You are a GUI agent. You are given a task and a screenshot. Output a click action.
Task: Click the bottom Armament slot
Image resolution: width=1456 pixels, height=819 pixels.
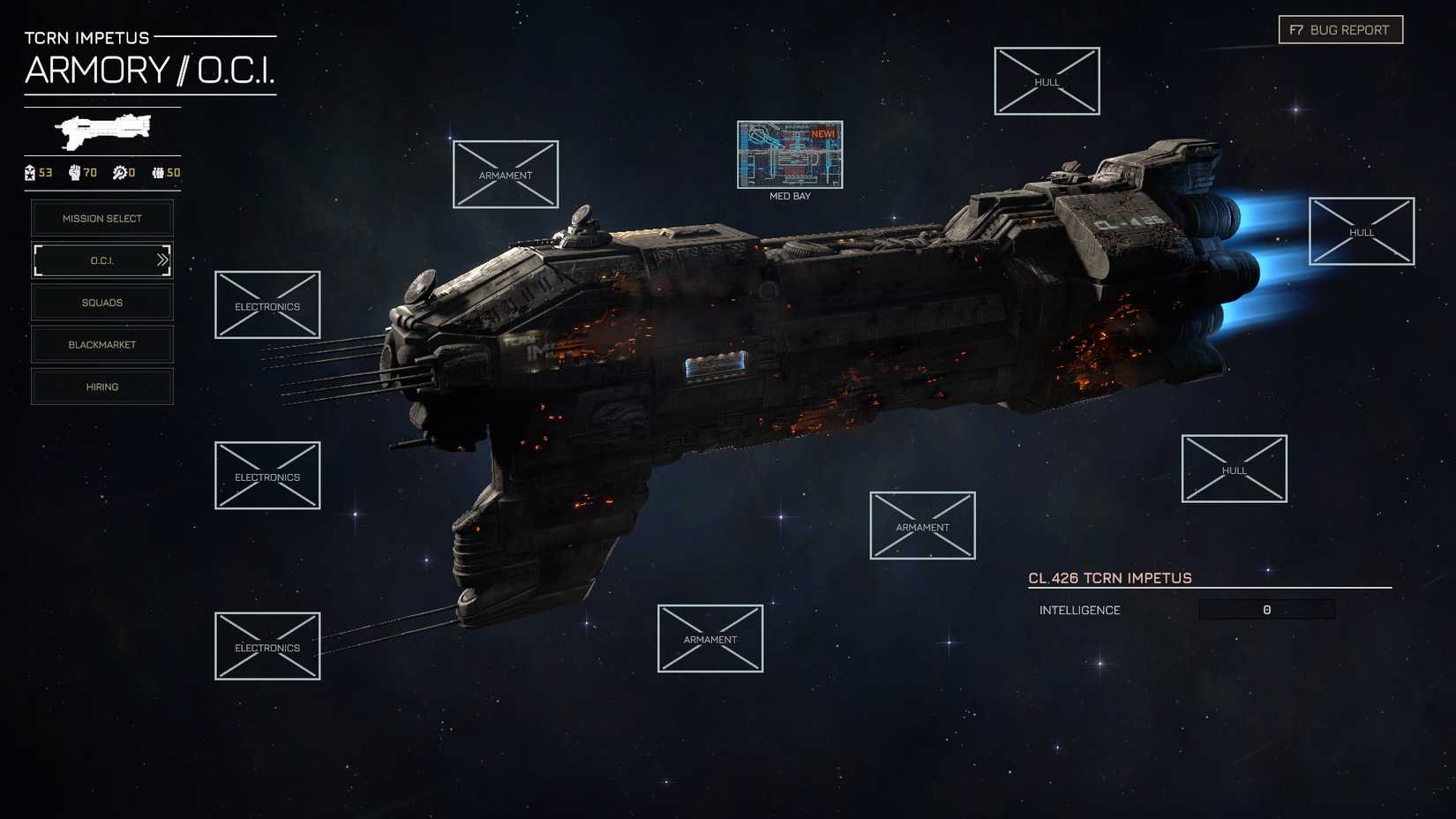pos(710,638)
